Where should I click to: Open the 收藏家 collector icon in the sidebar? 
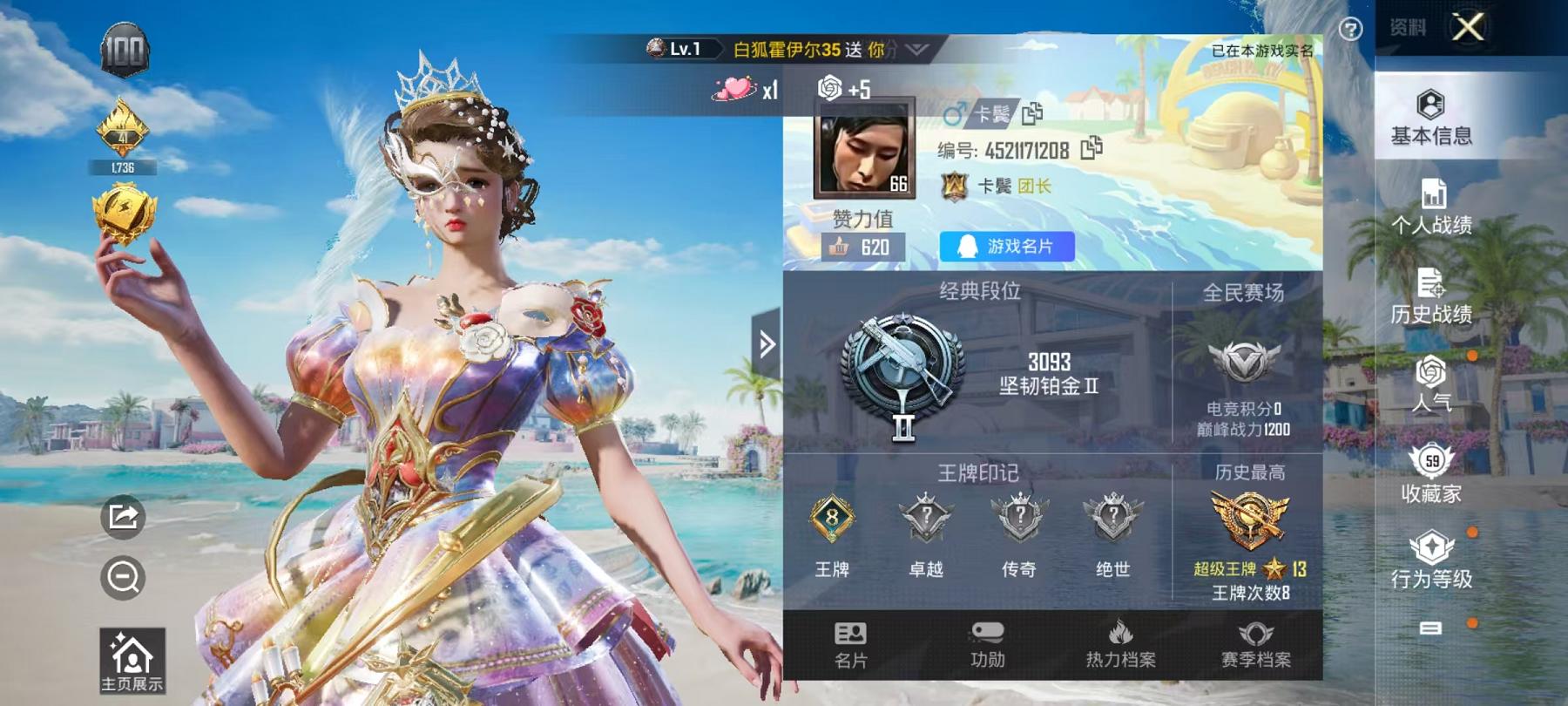[1434, 471]
